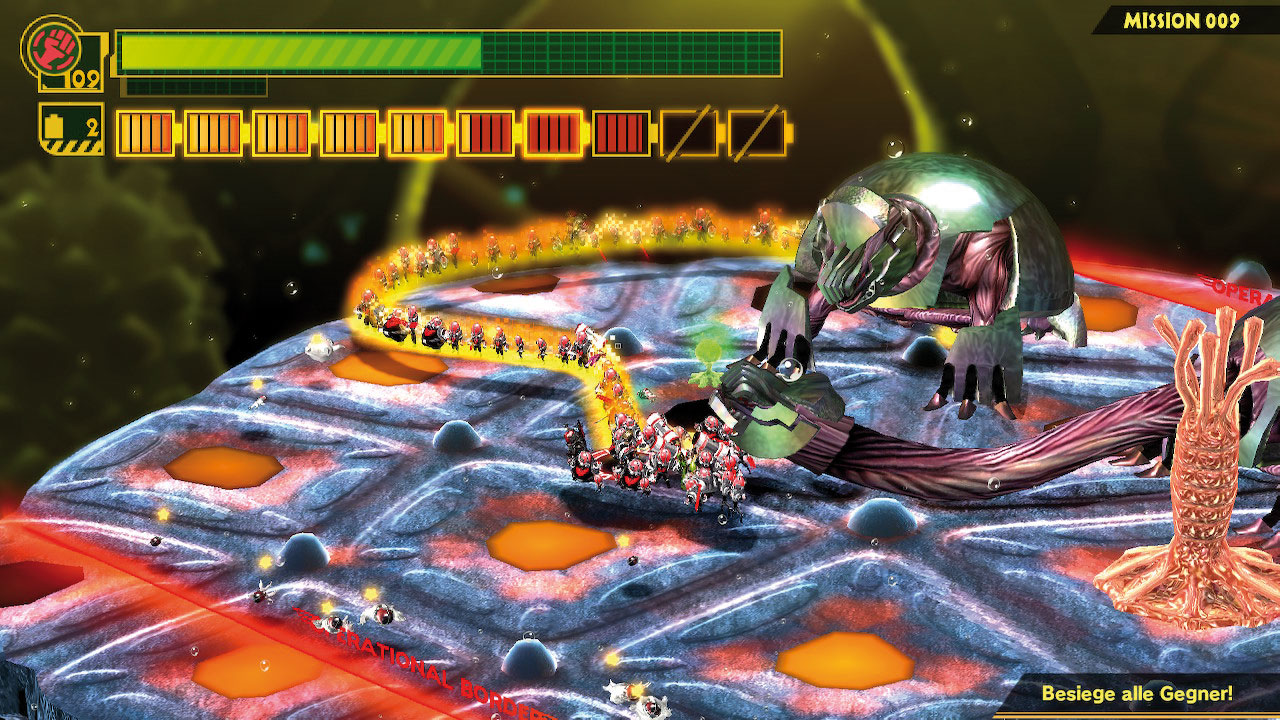Select the red fist Unite Hand icon

tap(50, 44)
